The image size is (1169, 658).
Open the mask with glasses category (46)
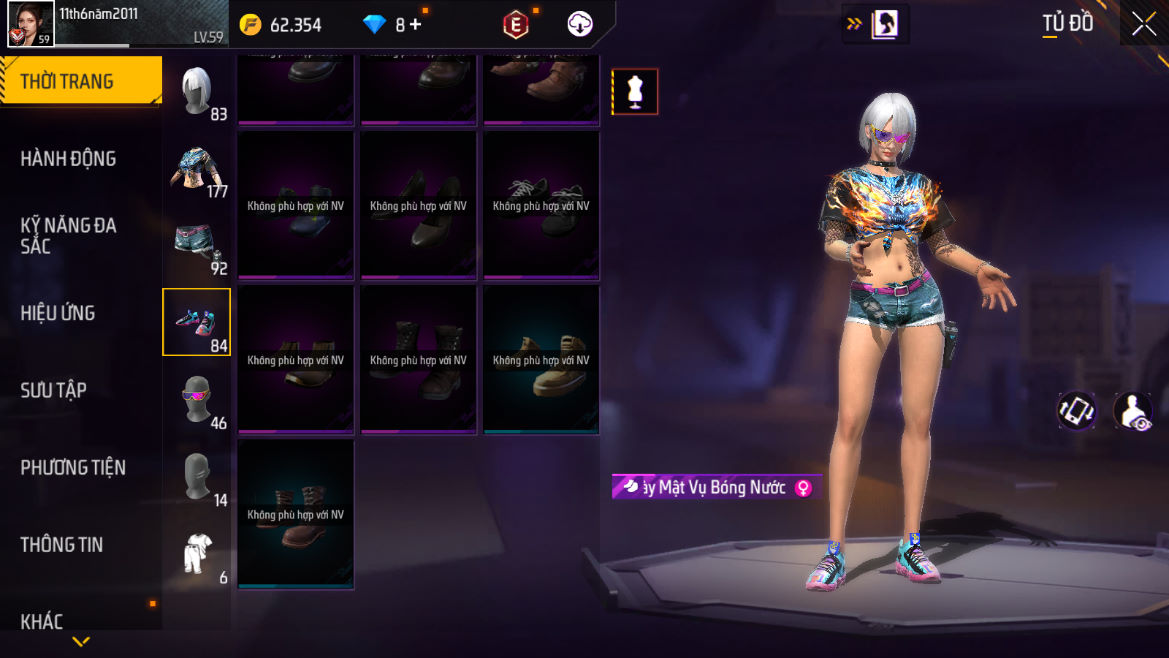pos(197,399)
